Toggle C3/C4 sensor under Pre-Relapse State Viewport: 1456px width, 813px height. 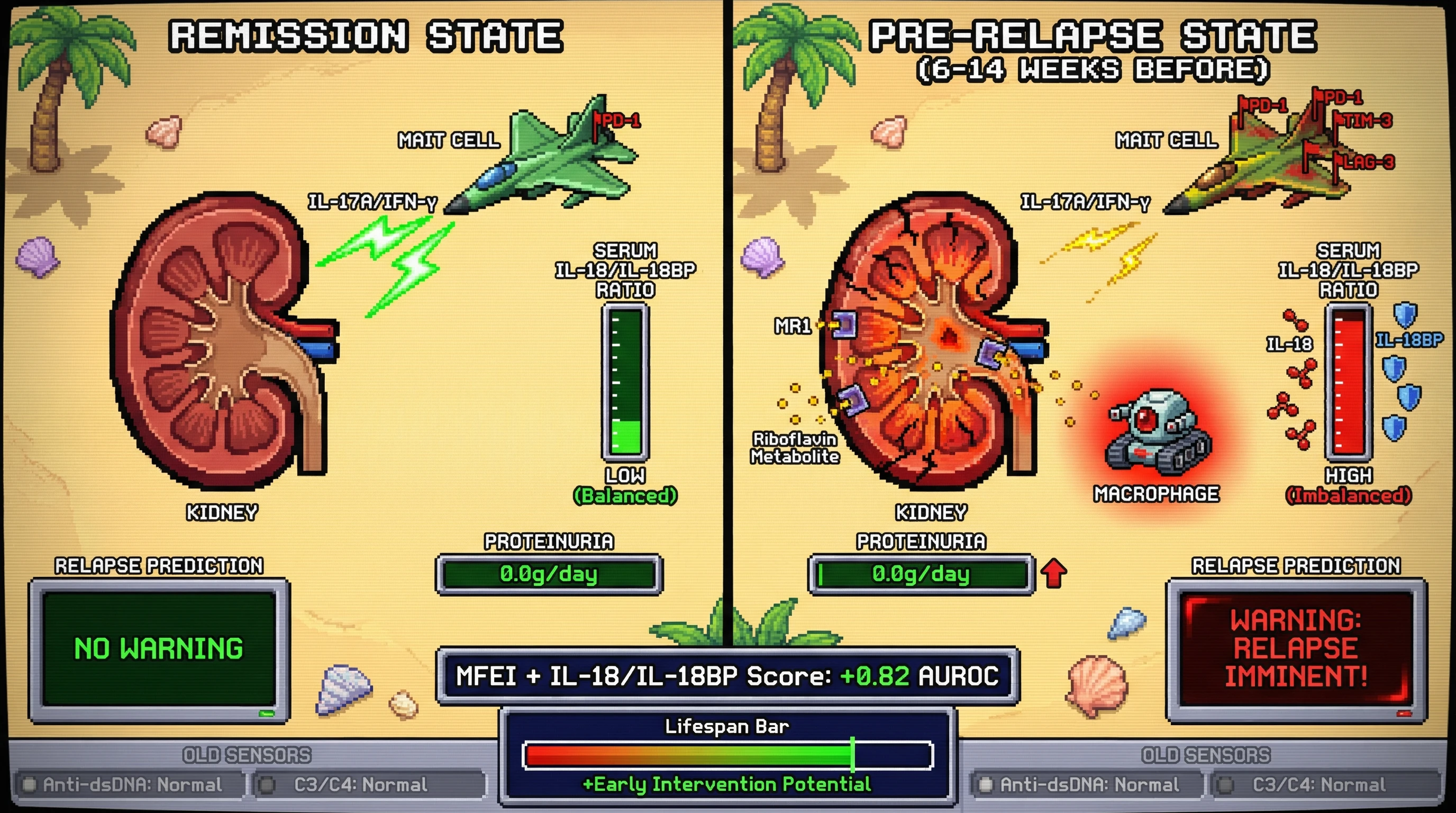click(1225, 785)
